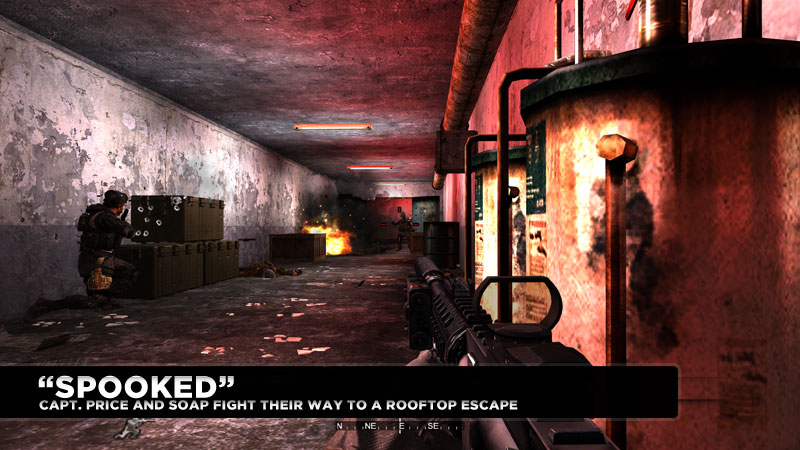800x450 pixels.
Task: Click the compass heading strip
Action: (399, 427)
